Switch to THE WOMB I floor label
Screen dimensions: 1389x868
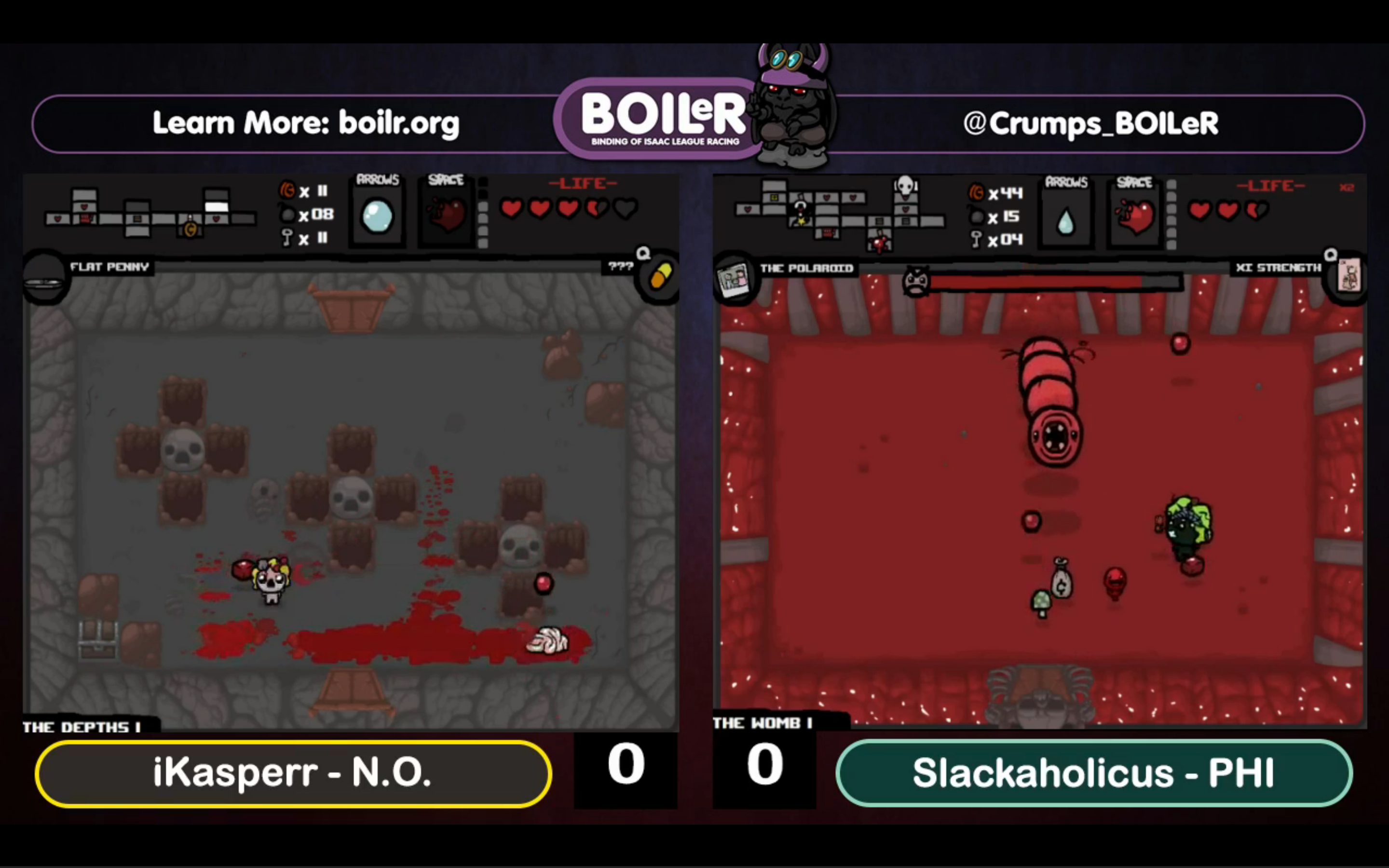[763, 723]
